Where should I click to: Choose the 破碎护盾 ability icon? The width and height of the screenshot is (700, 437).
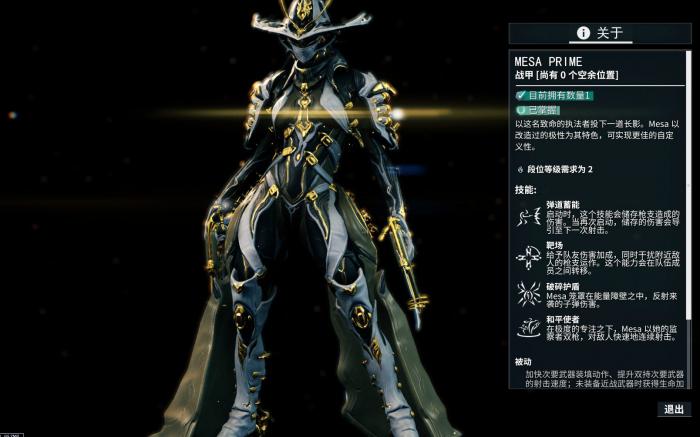coord(527,291)
